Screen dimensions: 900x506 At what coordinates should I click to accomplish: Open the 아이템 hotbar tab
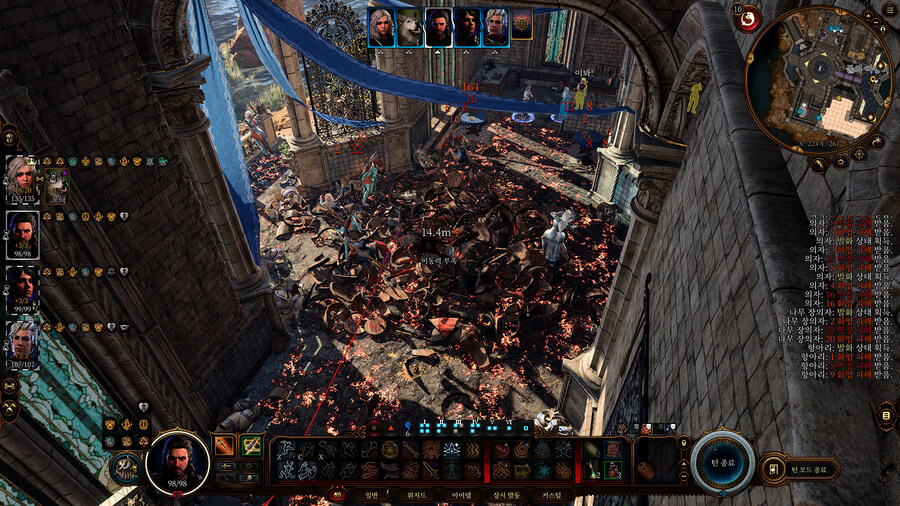463,495
